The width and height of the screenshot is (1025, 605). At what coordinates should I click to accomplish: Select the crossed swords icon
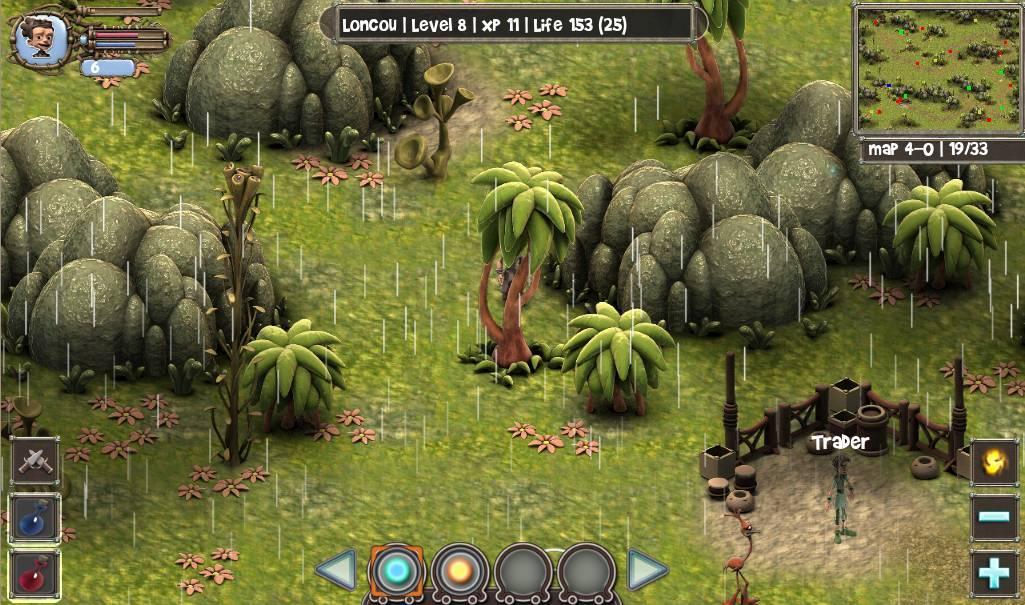click(x=36, y=461)
